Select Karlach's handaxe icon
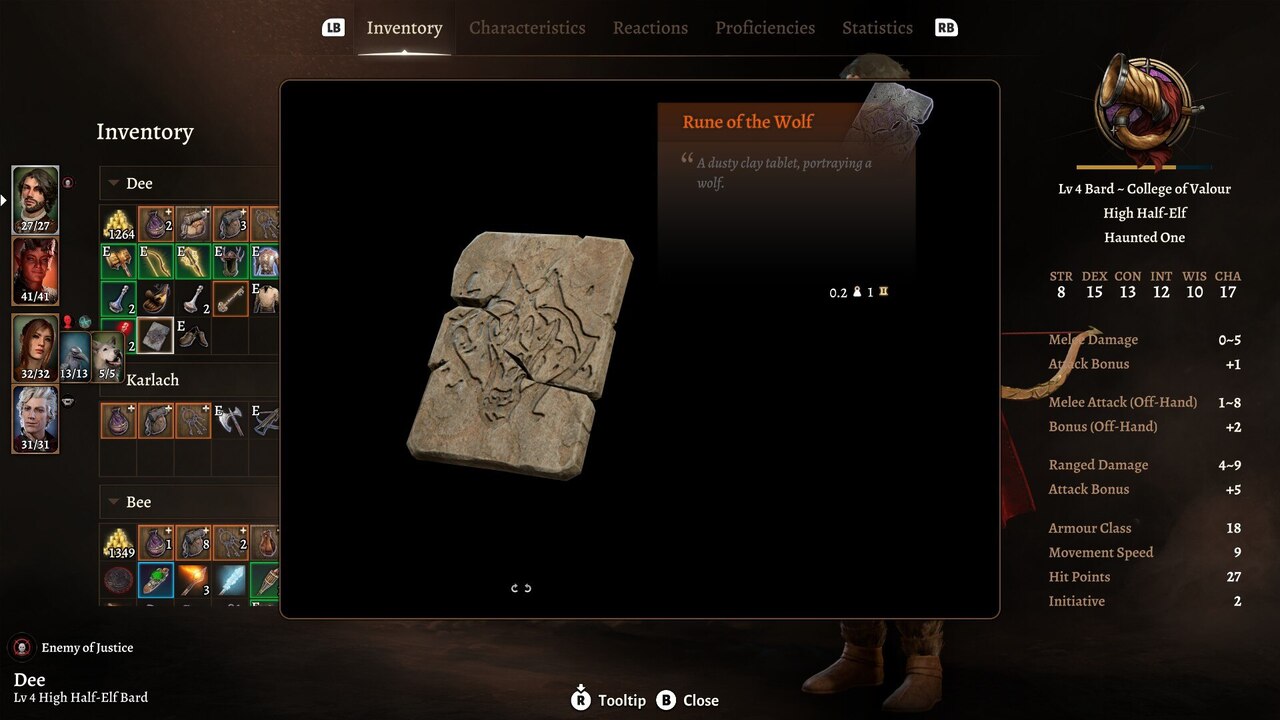 (230, 422)
